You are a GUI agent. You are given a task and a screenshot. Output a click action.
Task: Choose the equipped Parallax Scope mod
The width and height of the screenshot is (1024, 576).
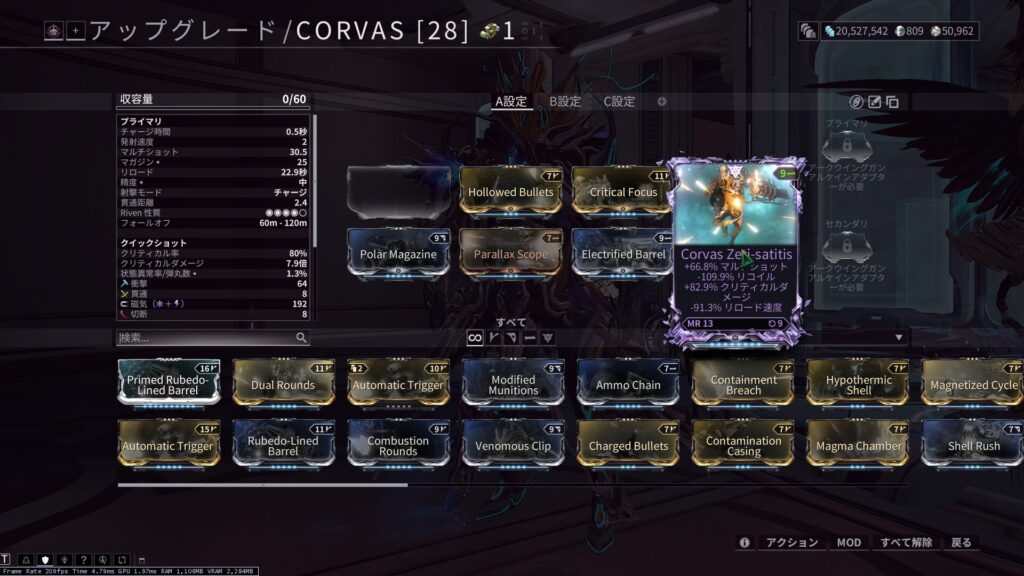click(509, 254)
